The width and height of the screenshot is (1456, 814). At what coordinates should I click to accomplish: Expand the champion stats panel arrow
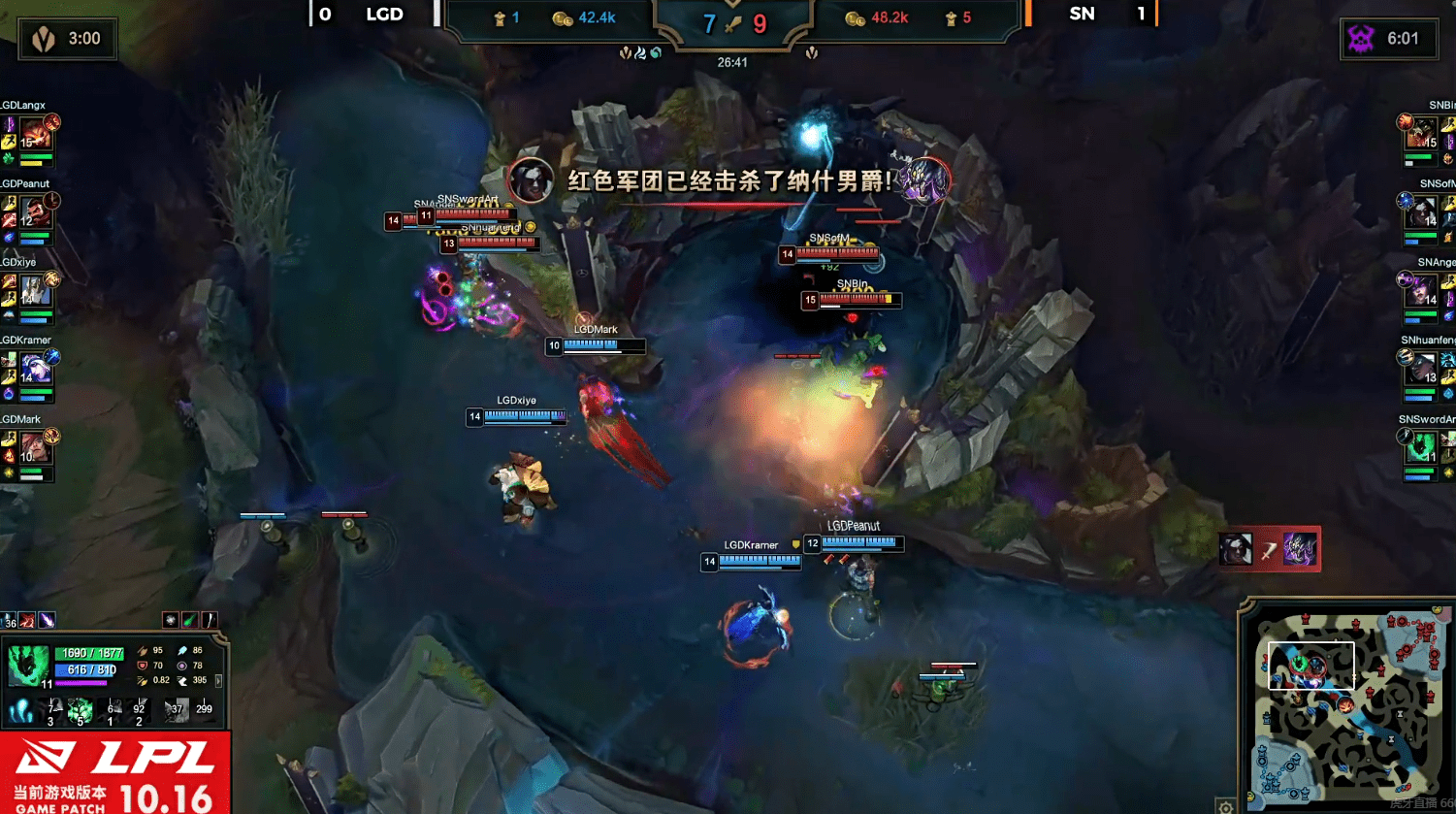pos(218,680)
